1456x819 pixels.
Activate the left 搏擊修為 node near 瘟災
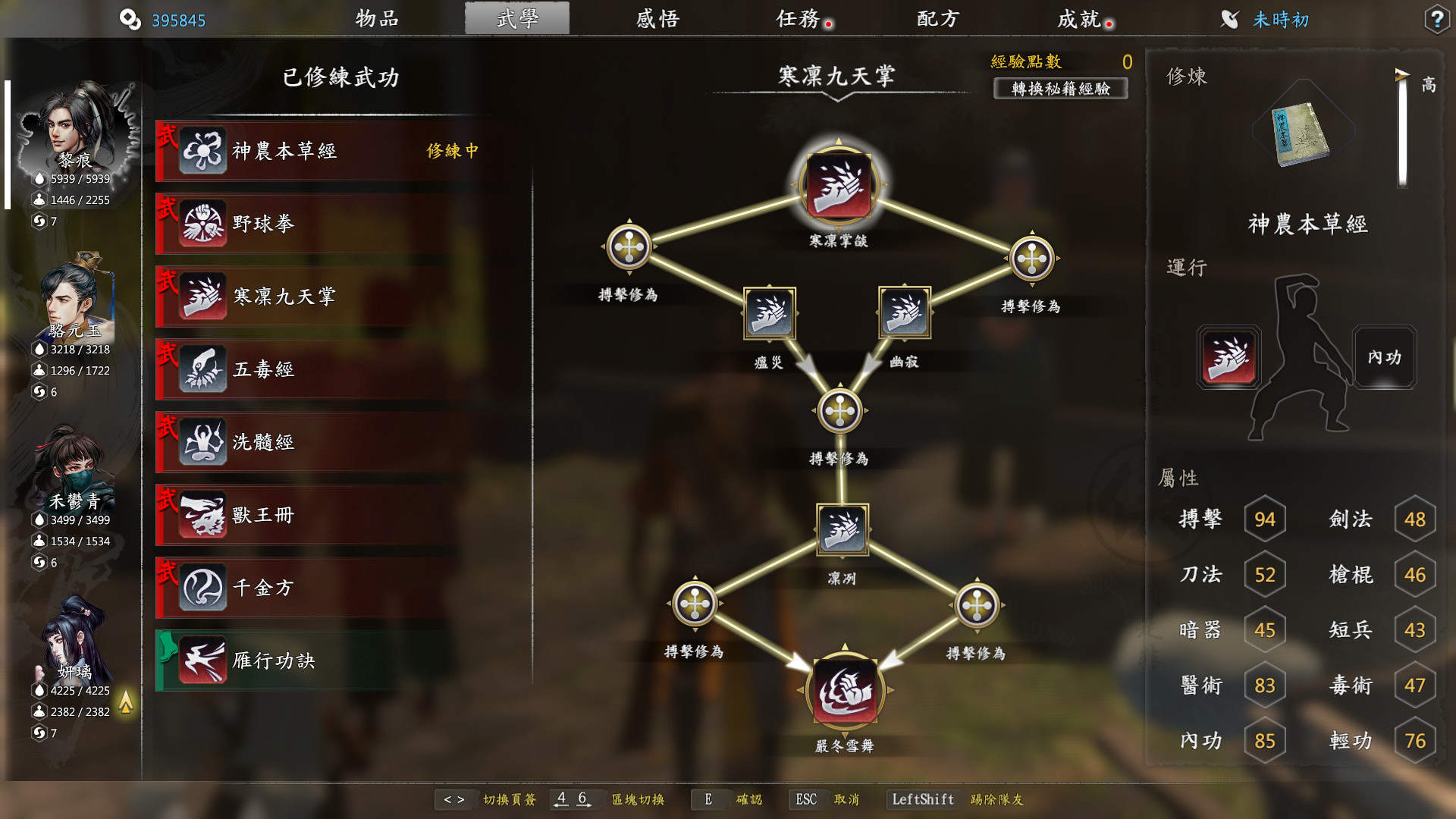(629, 245)
